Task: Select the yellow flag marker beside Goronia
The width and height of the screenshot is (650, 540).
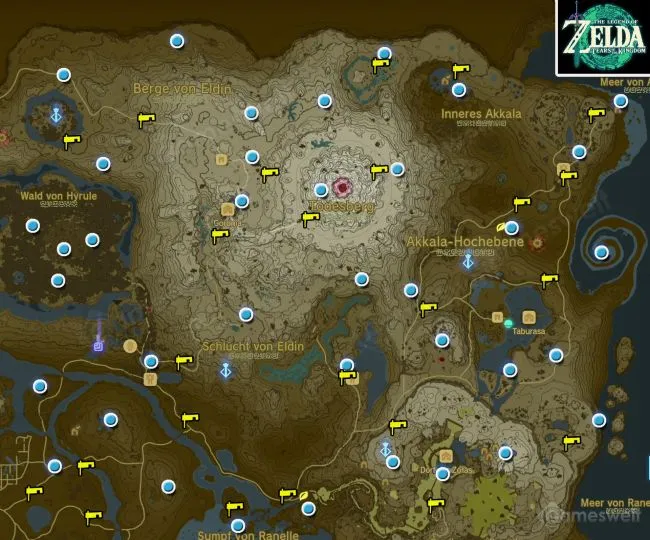Action: tap(221, 235)
